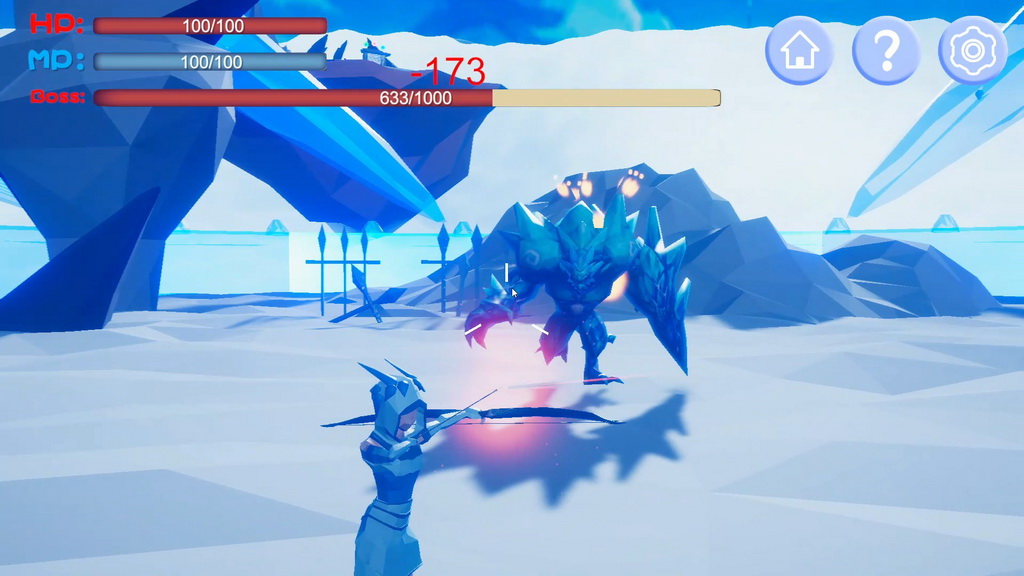The image size is (1024, 576).
Task: Open settings via the gear icon
Action: click(972, 50)
